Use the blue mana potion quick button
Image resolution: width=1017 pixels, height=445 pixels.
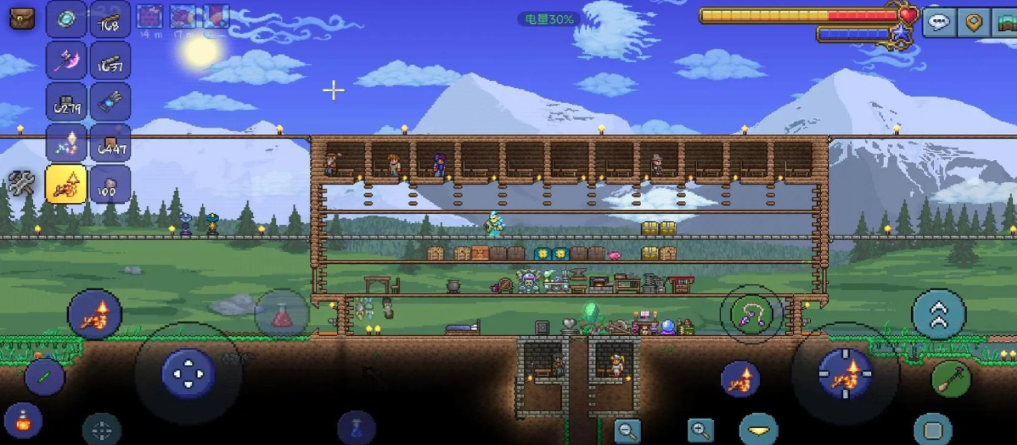click(x=355, y=429)
